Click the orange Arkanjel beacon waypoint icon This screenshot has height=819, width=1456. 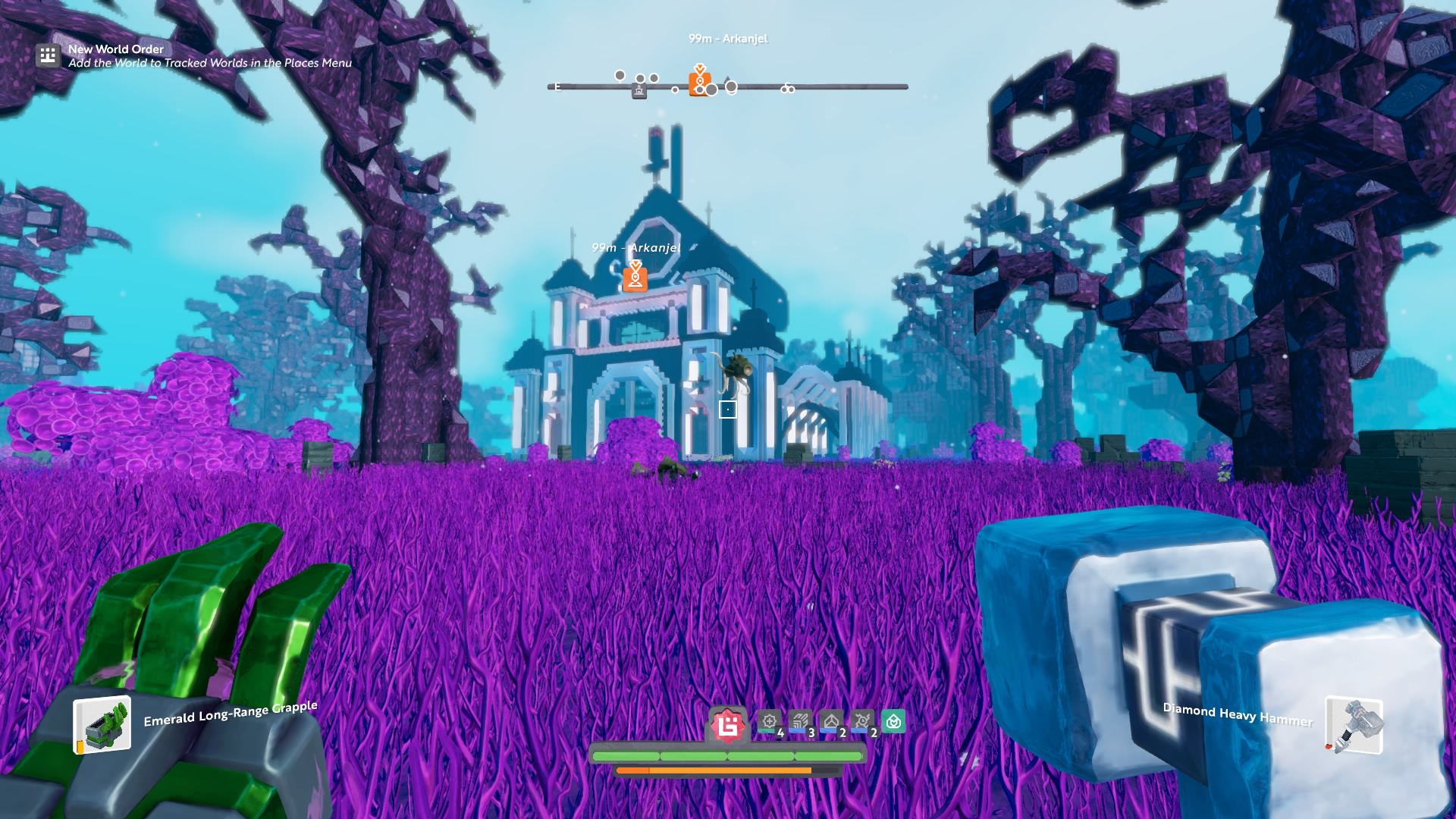(x=635, y=278)
